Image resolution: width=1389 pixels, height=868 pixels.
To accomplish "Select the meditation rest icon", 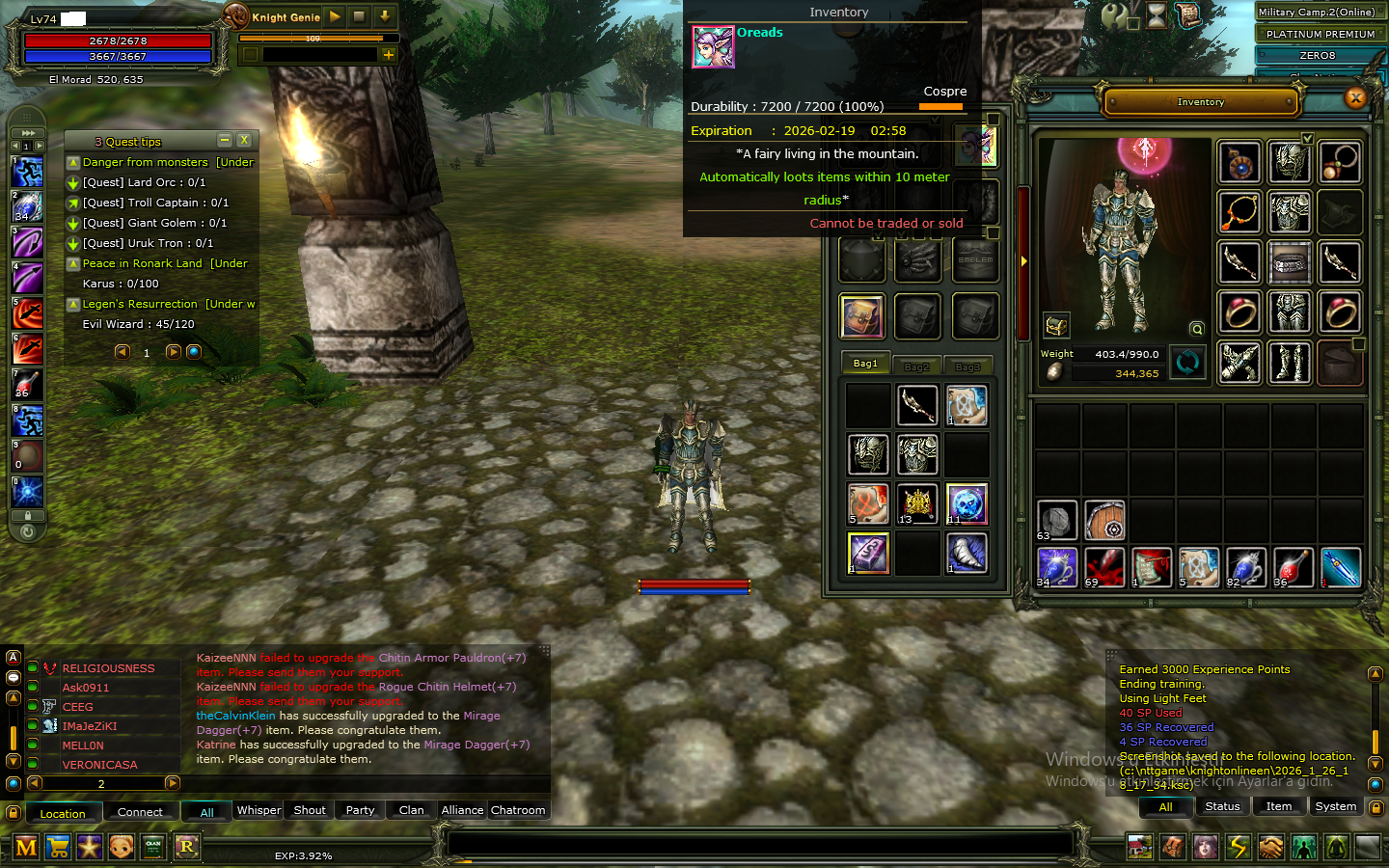I will 1337,846.
